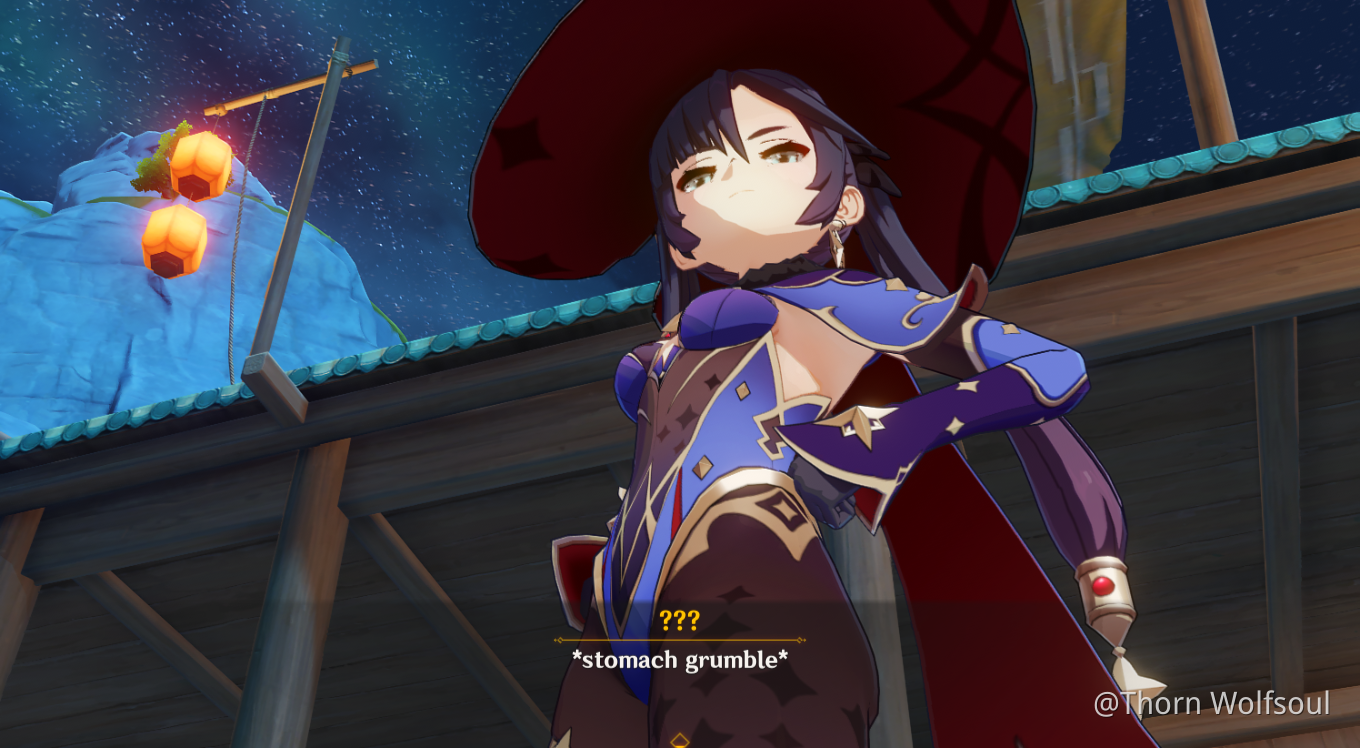Click the *stomach grumble* dialogue line
Viewport: 1360px width, 748px height.
point(680,660)
